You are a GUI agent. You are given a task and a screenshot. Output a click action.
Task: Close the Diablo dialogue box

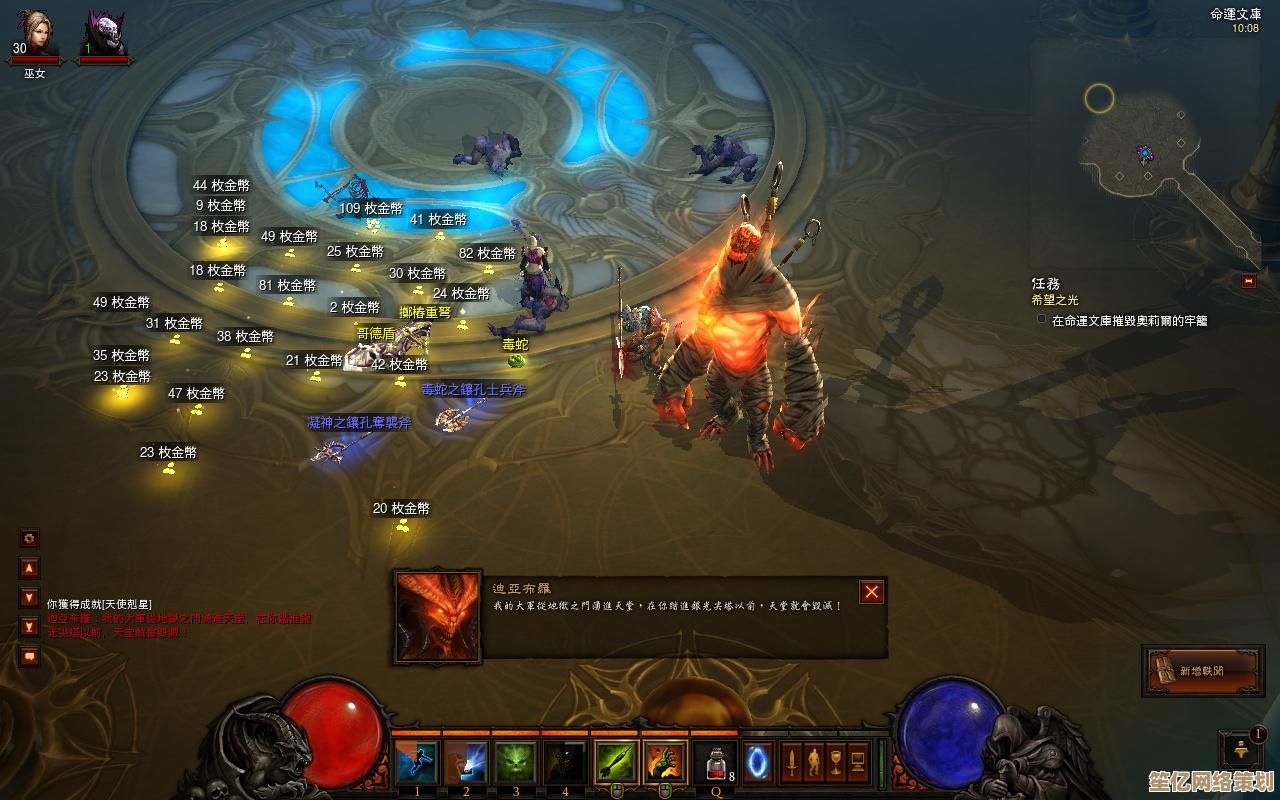click(x=872, y=592)
